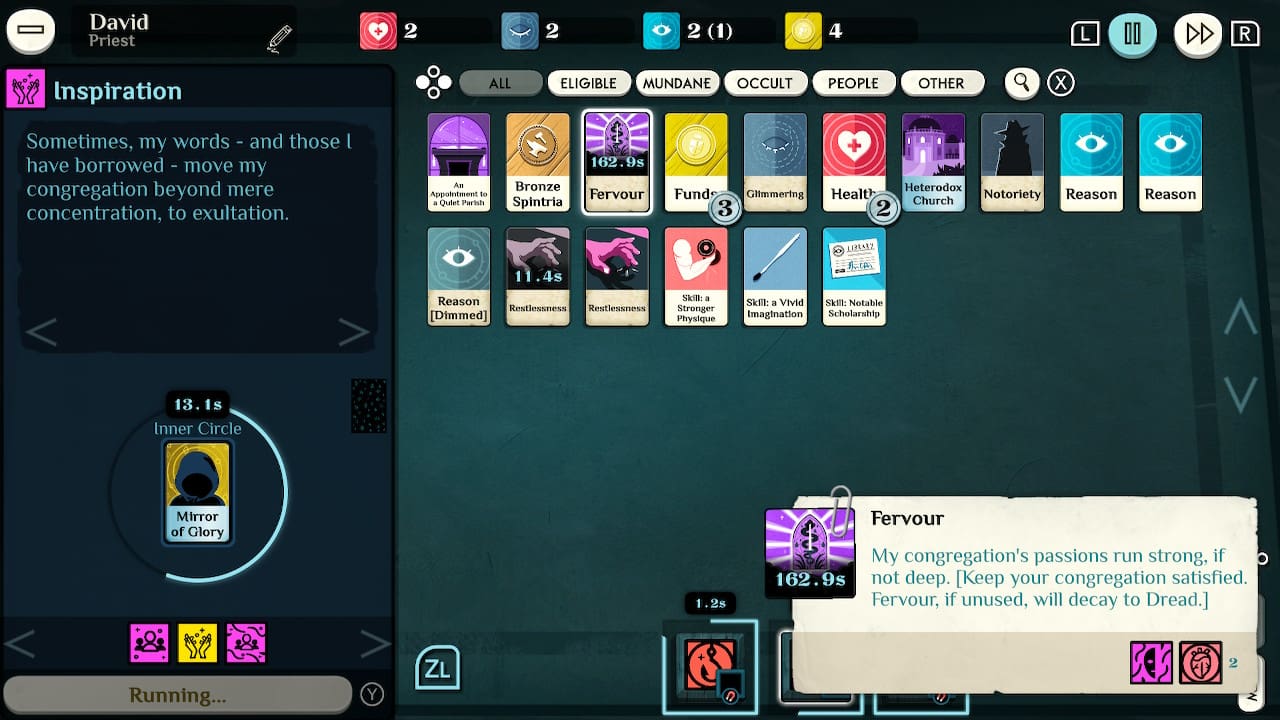The height and width of the screenshot is (720, 1280).
Task: Click the dotted grid icon beside ALL
Action: pos(434,83)
